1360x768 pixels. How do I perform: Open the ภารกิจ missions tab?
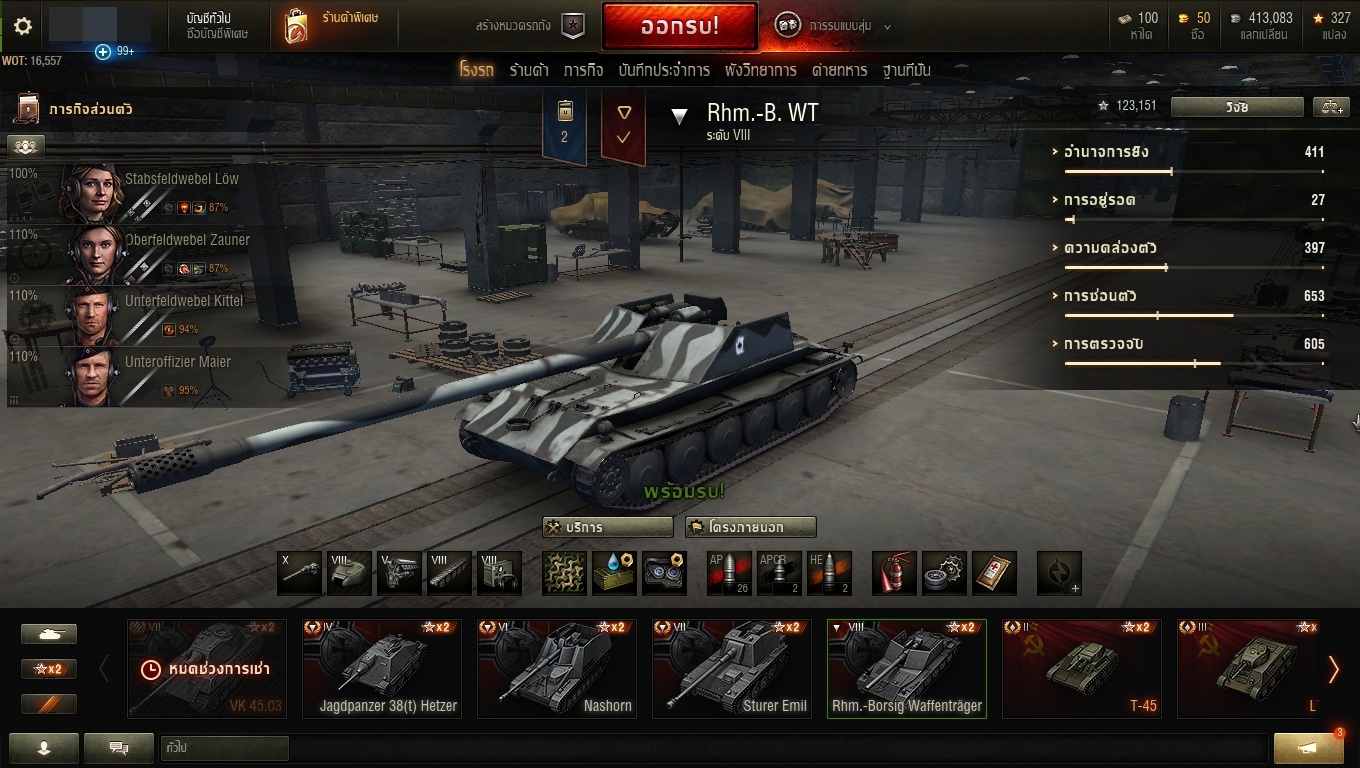pos(583,70)
